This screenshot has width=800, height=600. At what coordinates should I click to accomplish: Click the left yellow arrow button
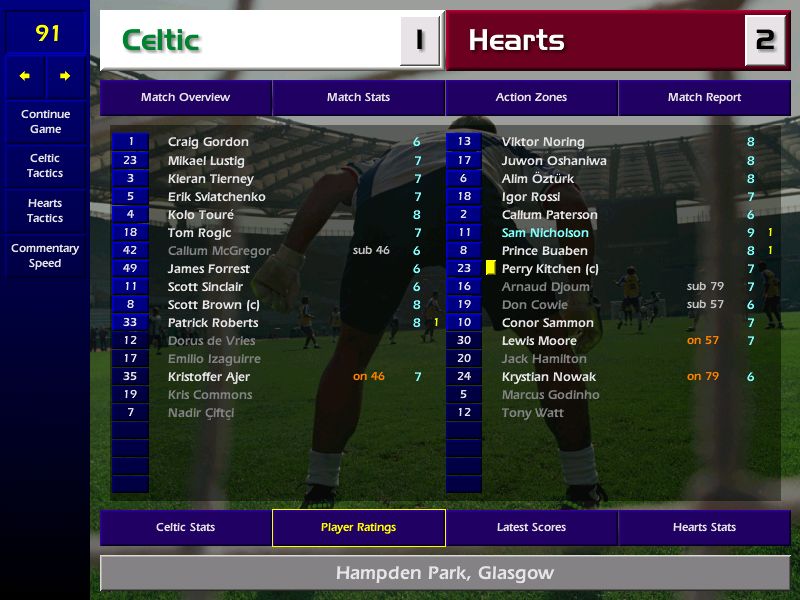25,76
